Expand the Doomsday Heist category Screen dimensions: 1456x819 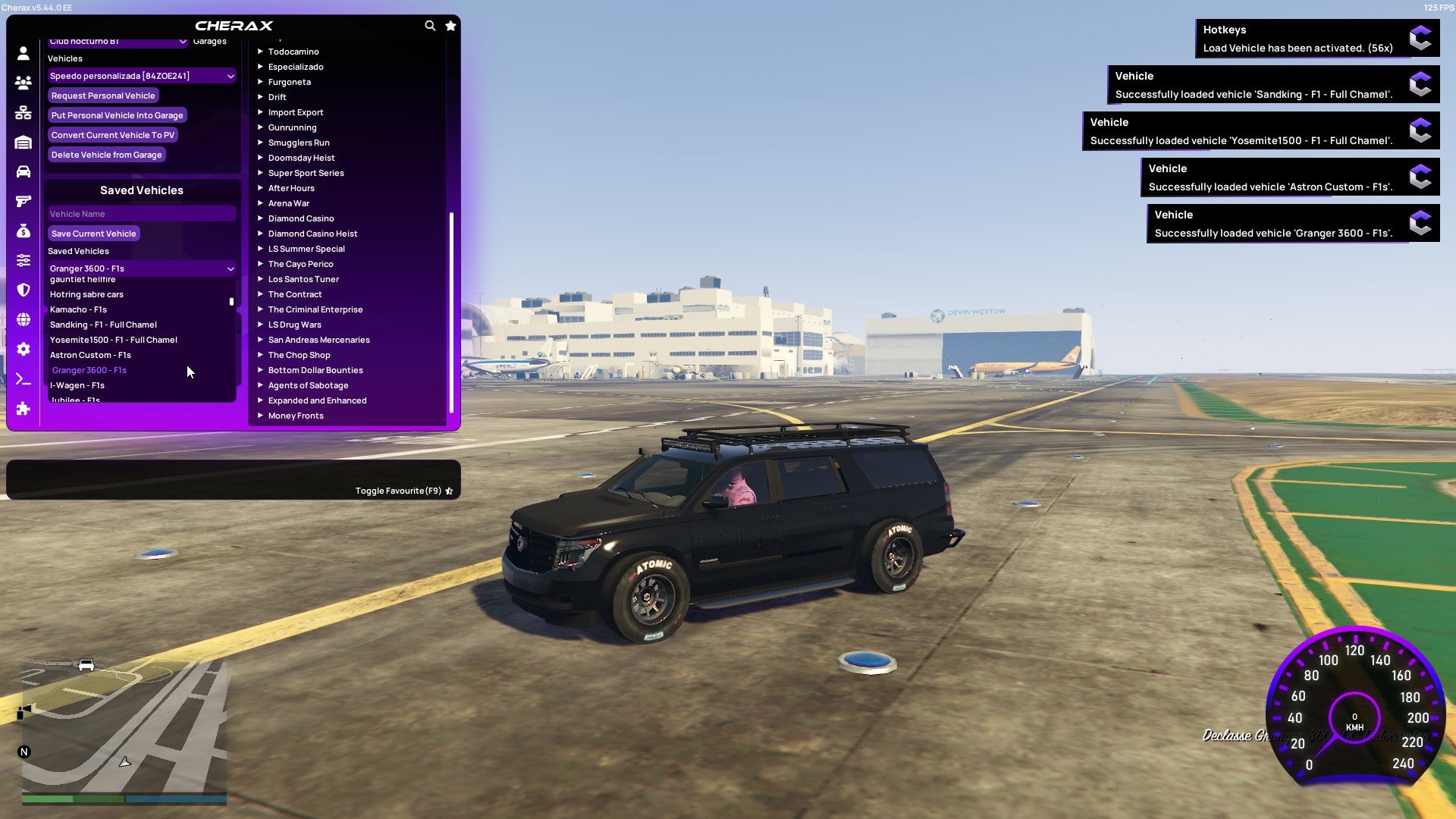point(300,157)
